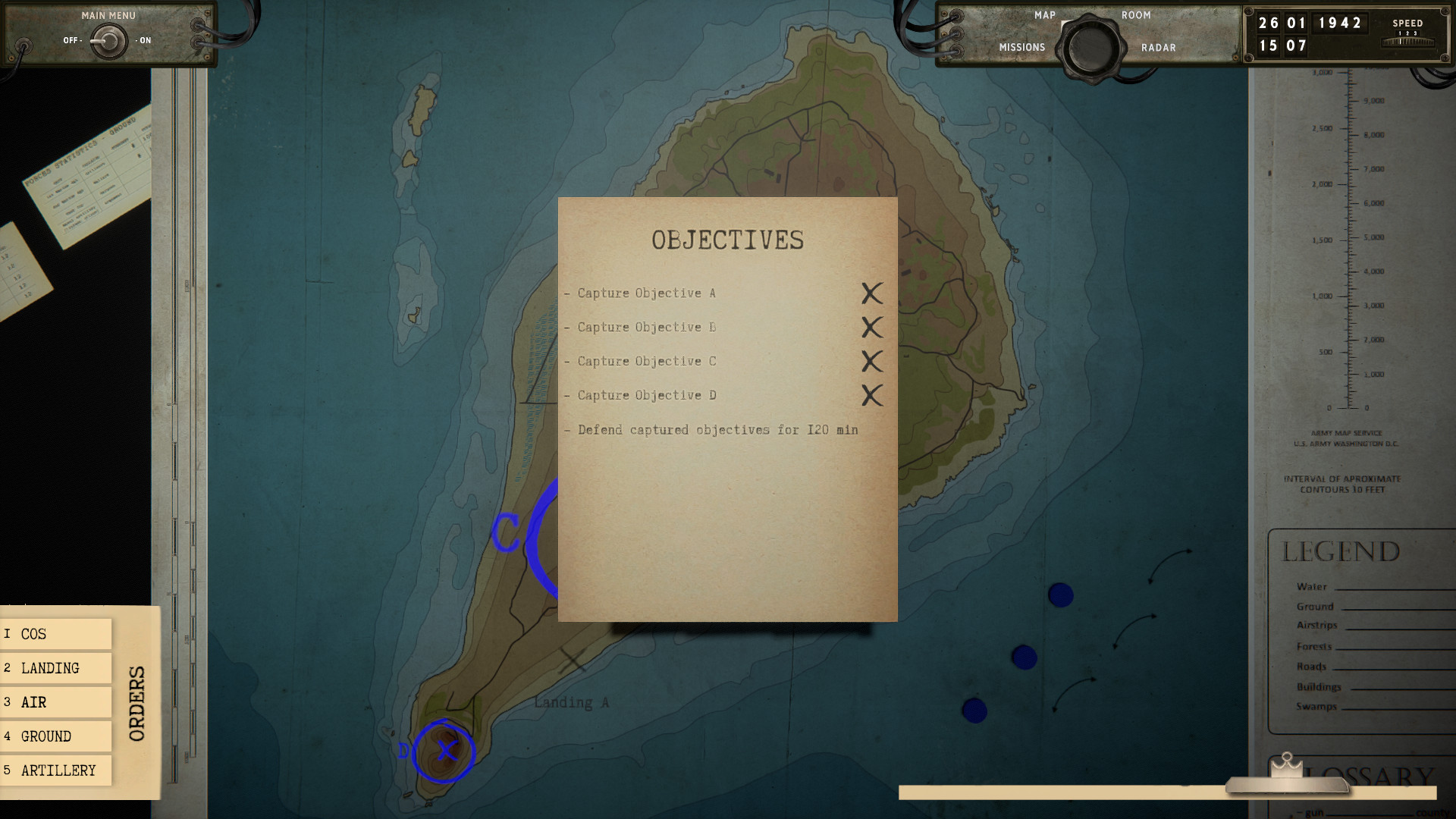
Task: Toggle the Capture Objective A checkmark
Action: 871,295
